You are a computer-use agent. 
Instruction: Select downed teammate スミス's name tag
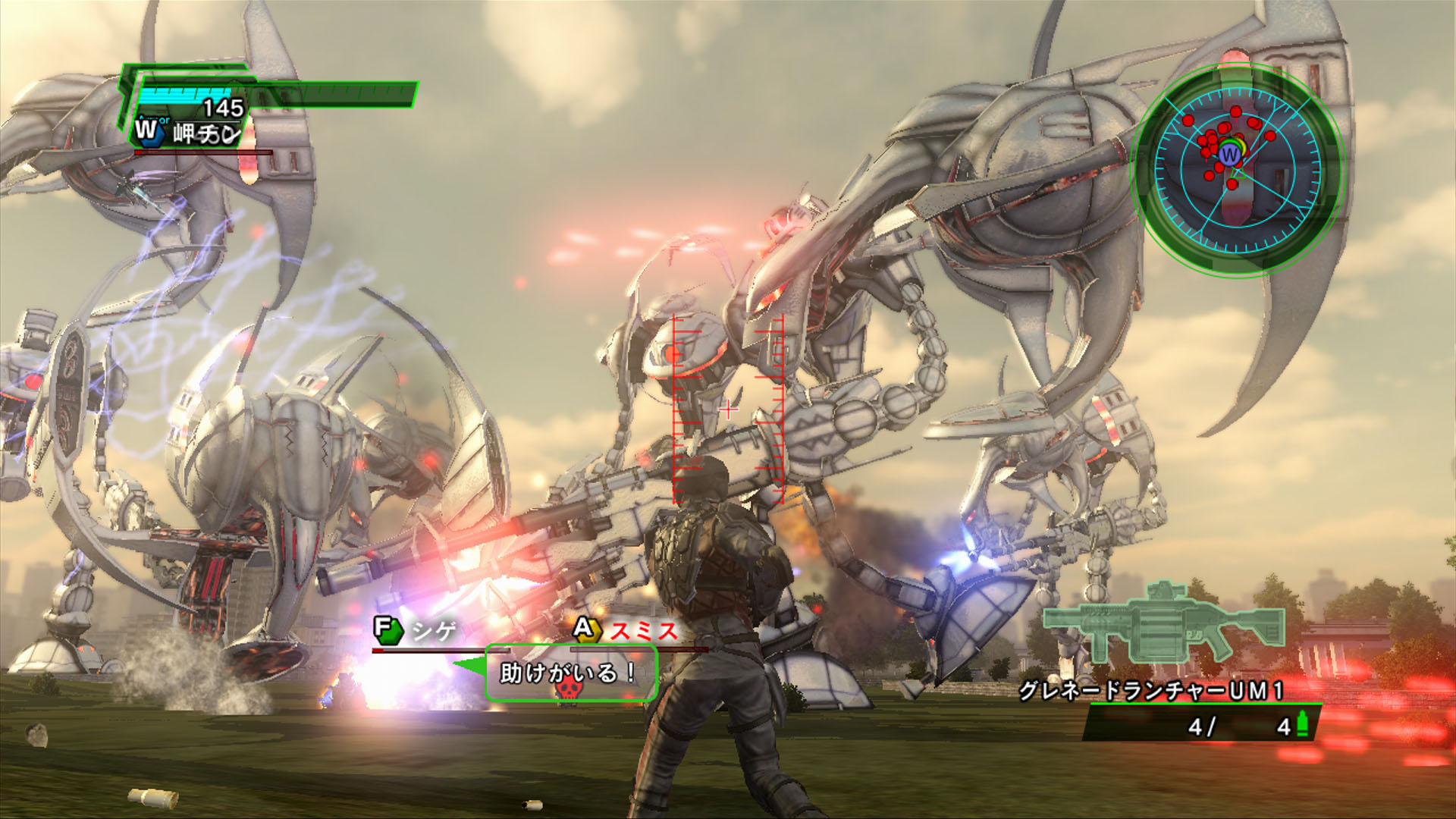(x=626, y=630)
